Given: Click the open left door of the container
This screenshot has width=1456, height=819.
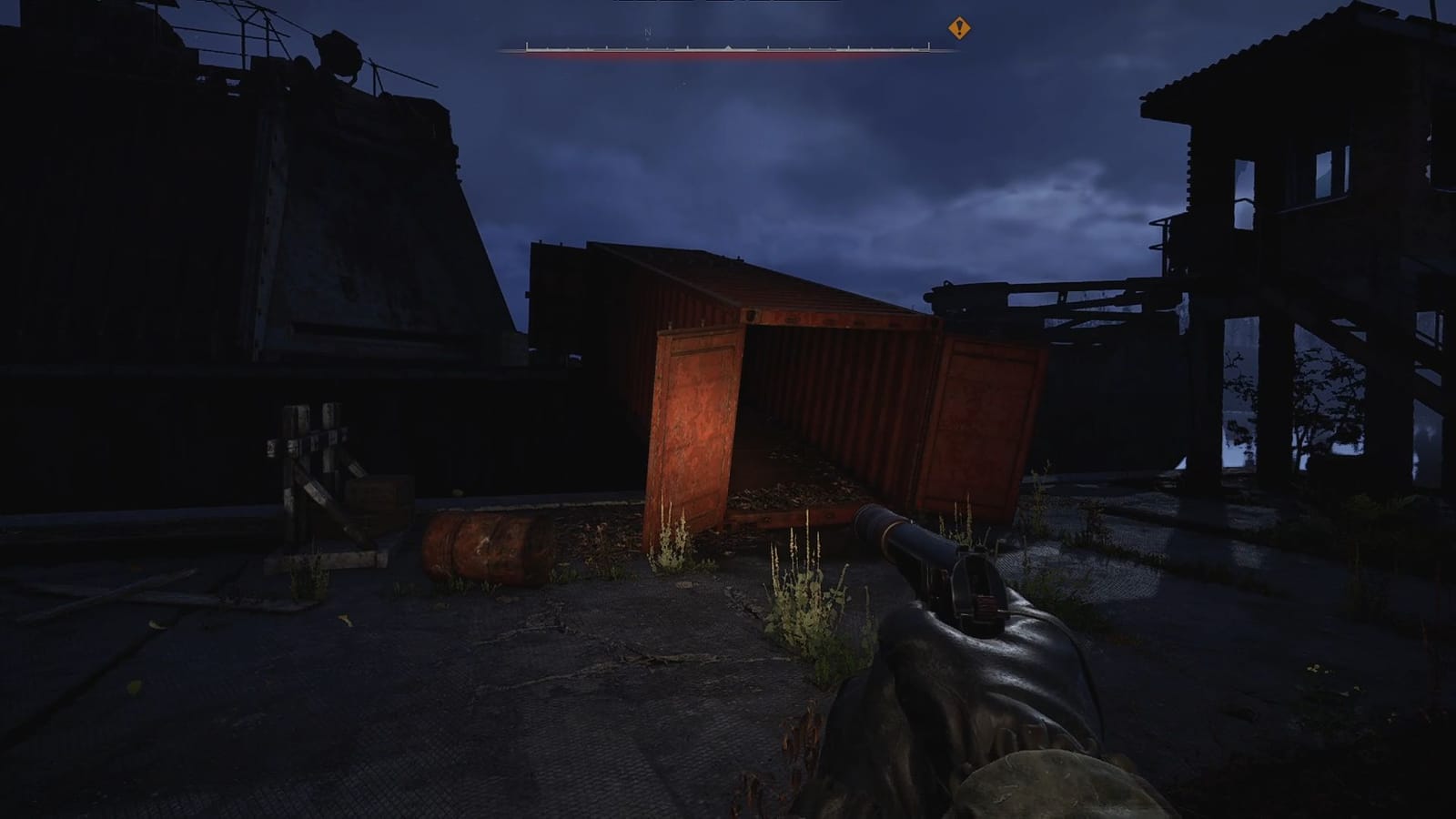Looking at the screenshot, I should coord(696,419).
